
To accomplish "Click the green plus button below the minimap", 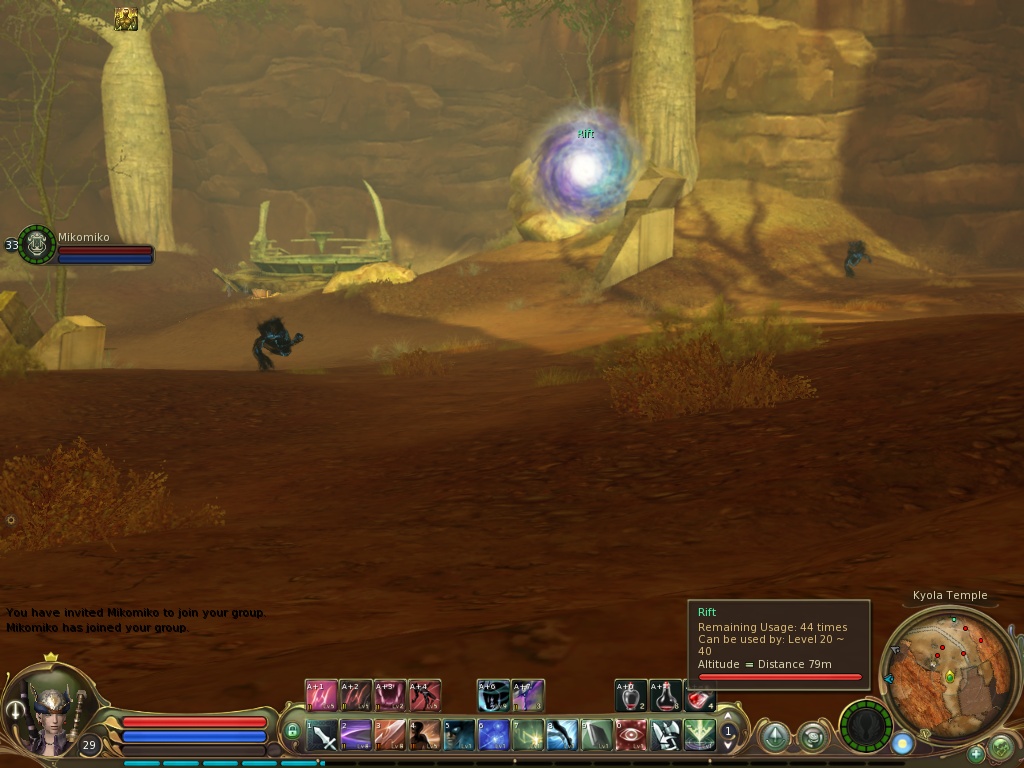I will click(x=976, y=753).
